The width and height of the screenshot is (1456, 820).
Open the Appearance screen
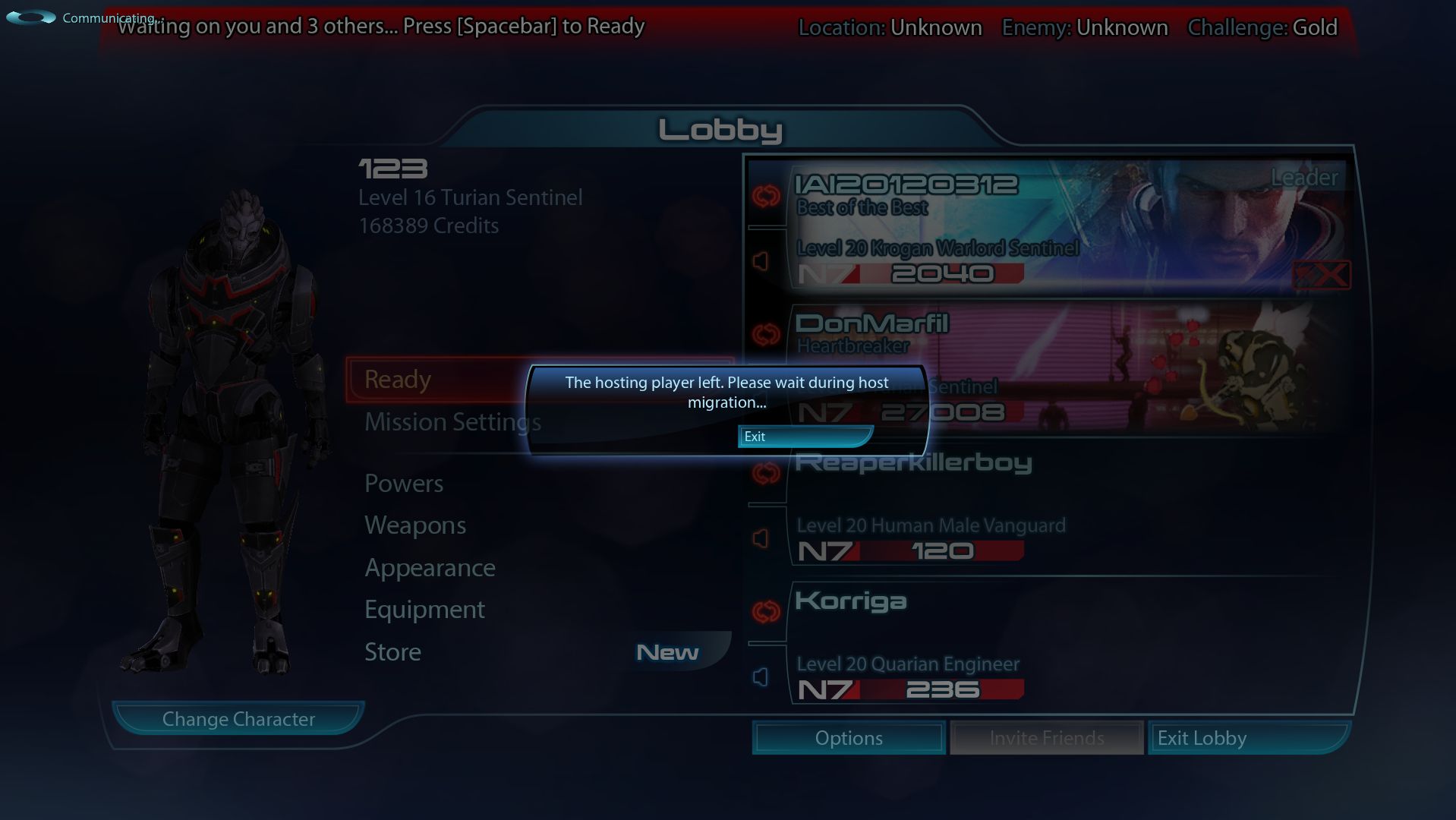pyautogui.click(x=430, y=567)
